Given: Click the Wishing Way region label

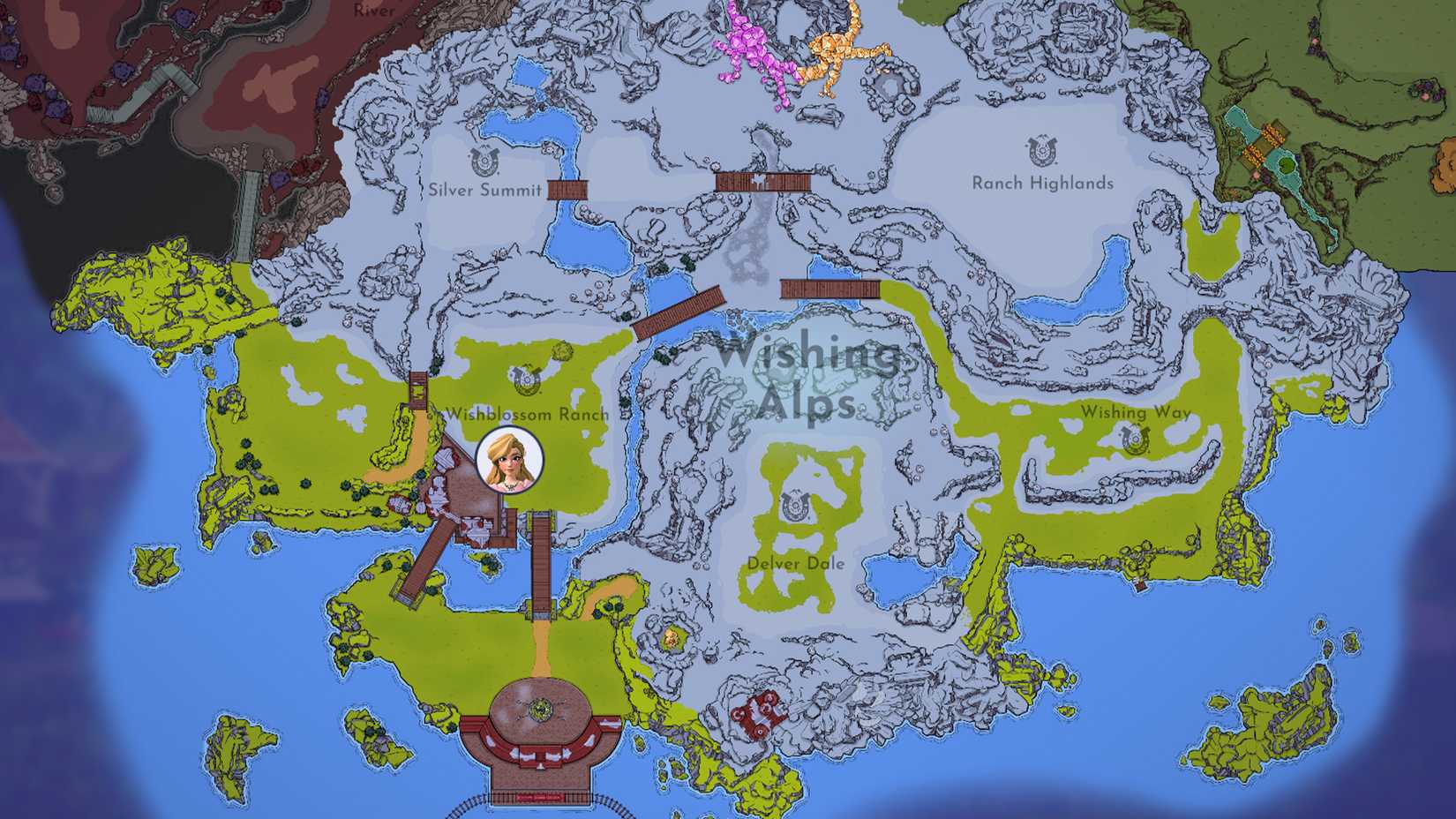Looking at the screenshot, I should 1136,410.
